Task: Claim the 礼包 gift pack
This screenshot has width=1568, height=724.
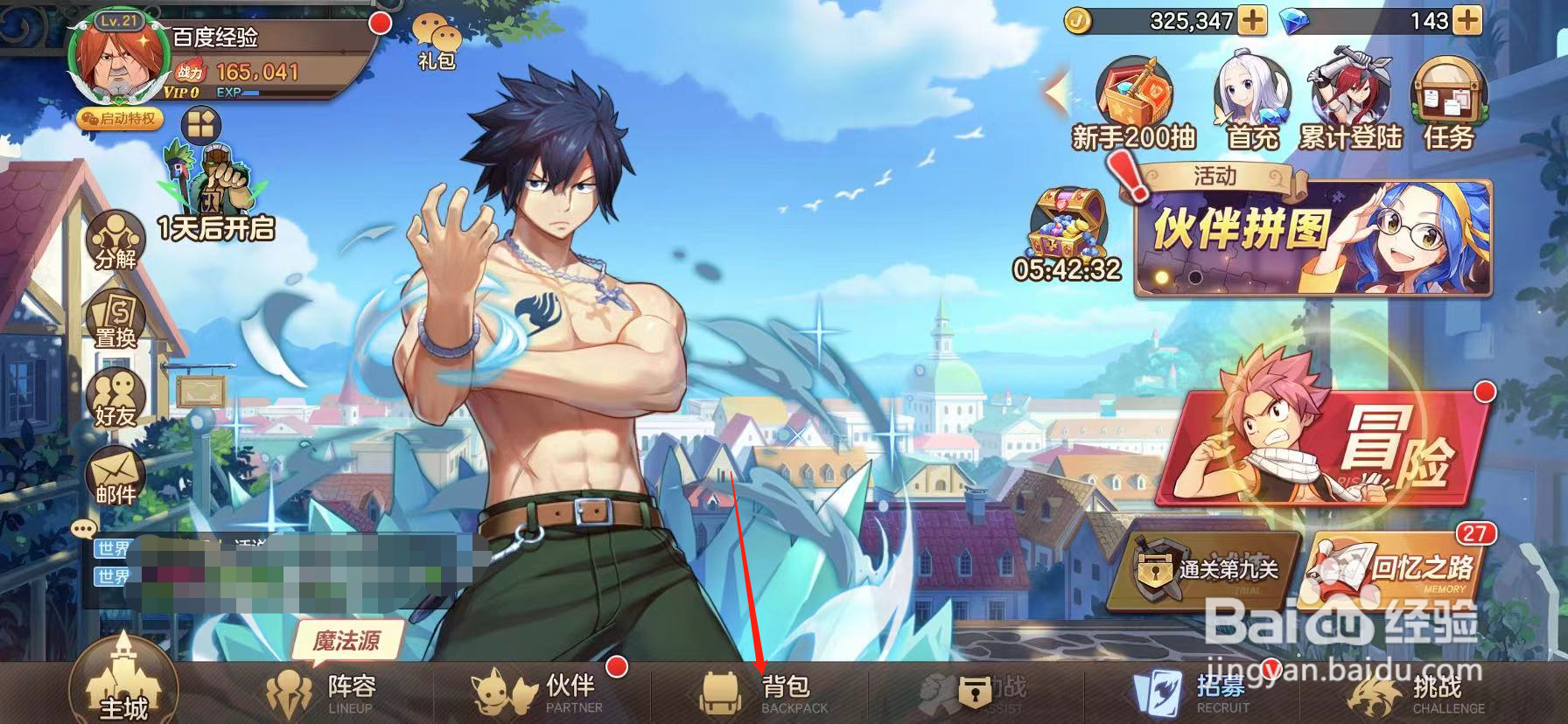Action: (x=437, y=42)
